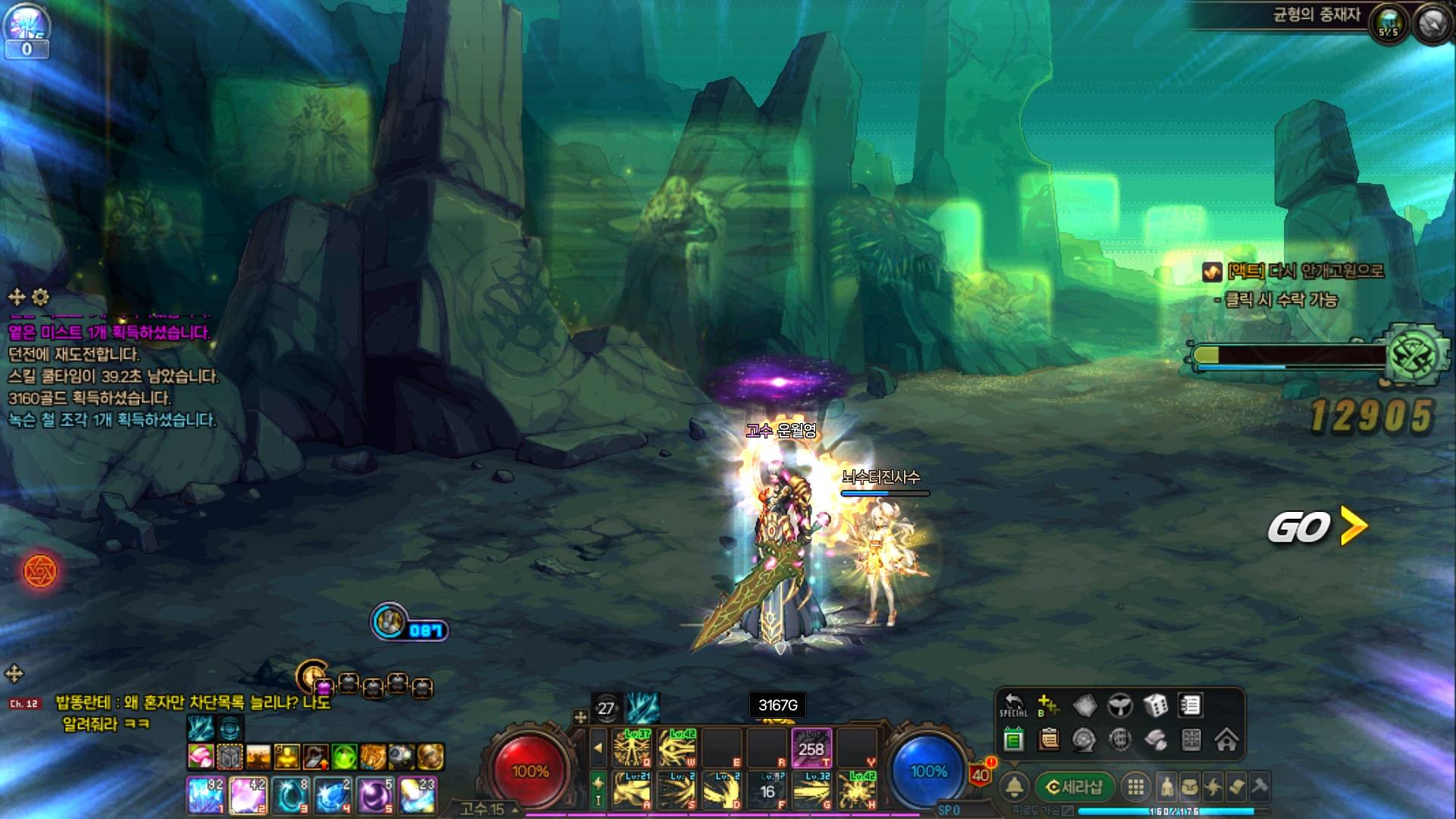Use the purple orb item in slot 5

(375, 795)
